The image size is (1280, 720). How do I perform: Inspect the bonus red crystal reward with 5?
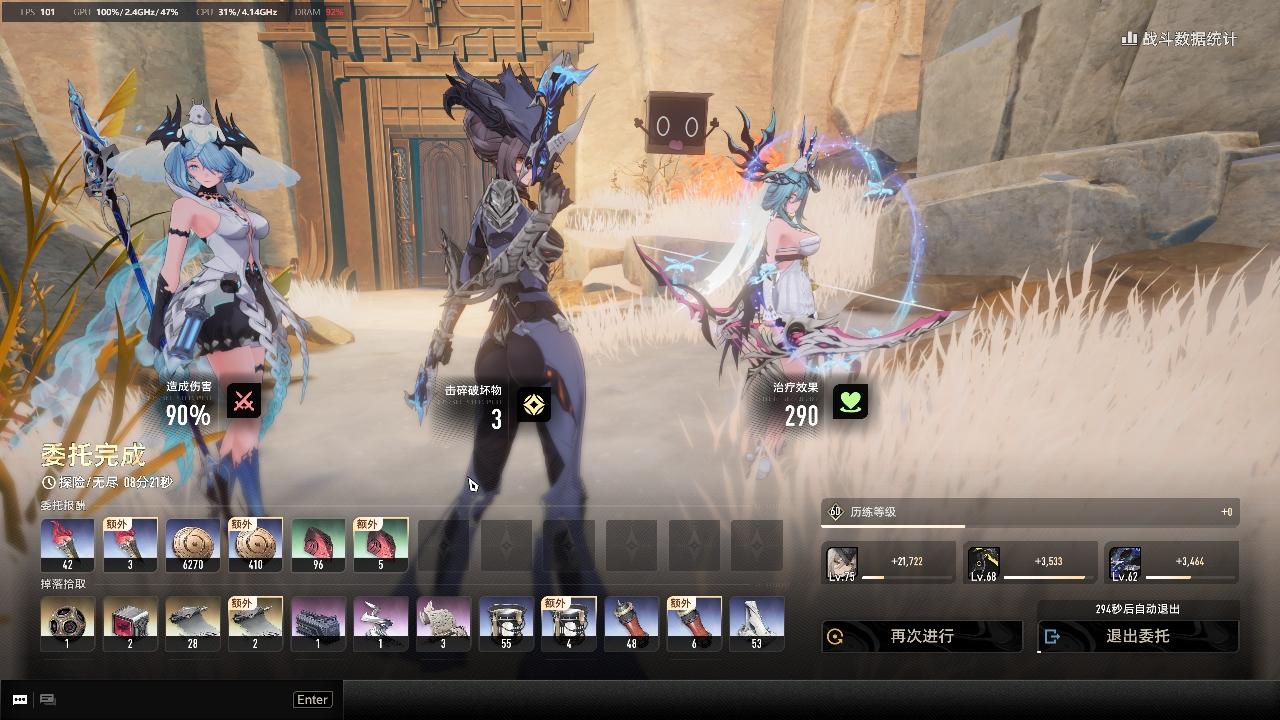pos(380,545)
